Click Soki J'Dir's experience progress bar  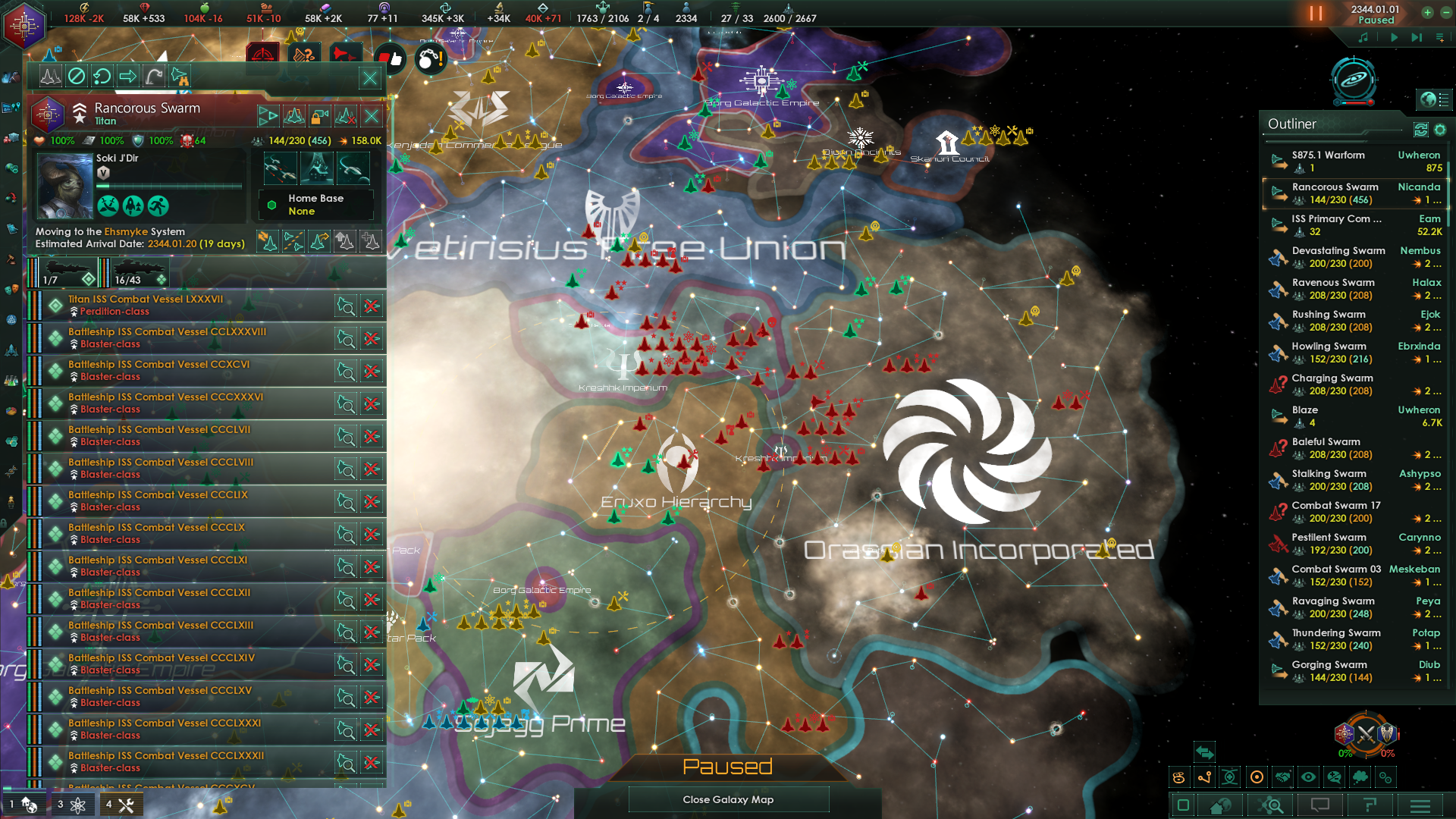(170, 184)
